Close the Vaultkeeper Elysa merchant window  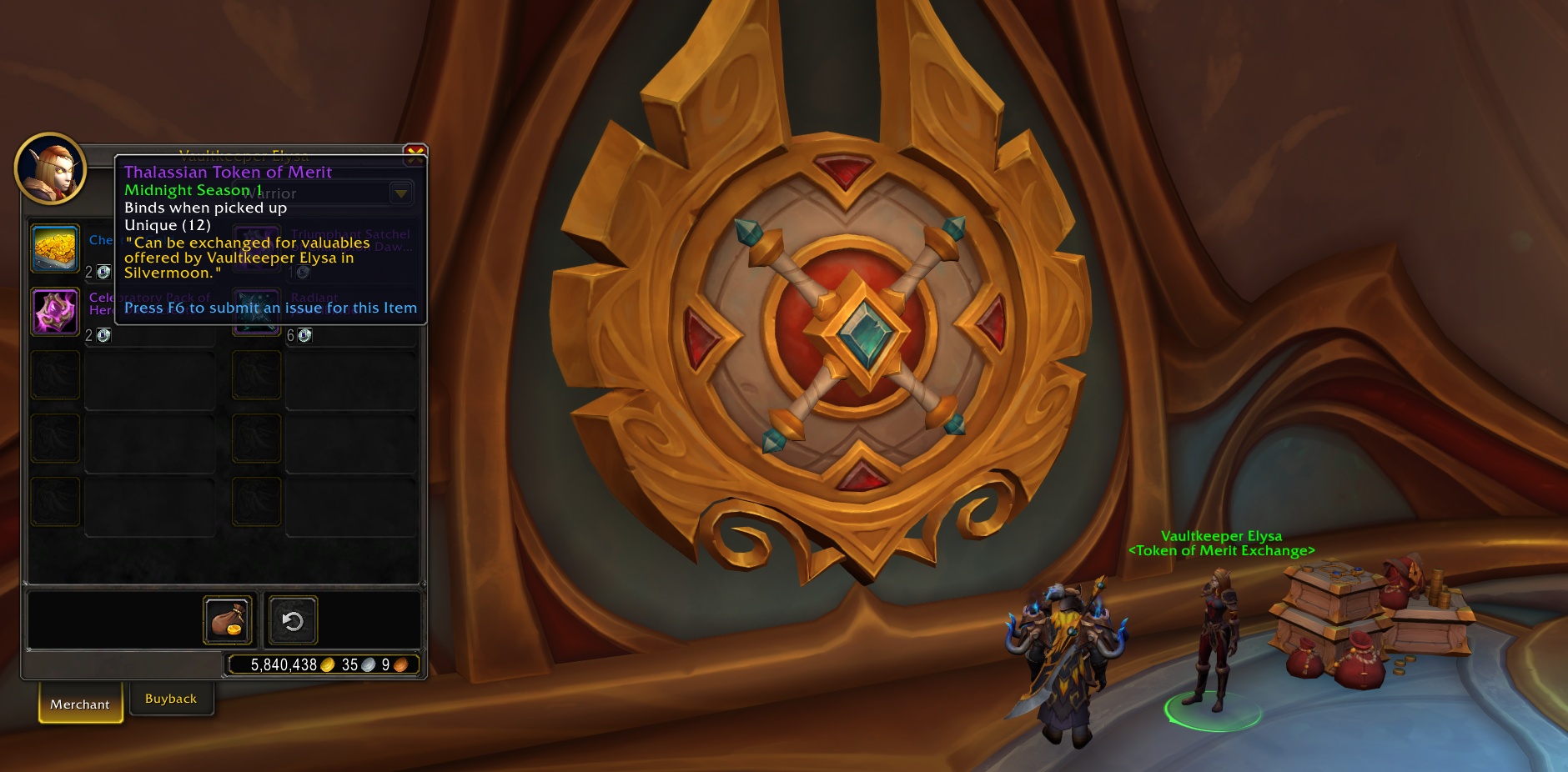(x=415, y=153)
